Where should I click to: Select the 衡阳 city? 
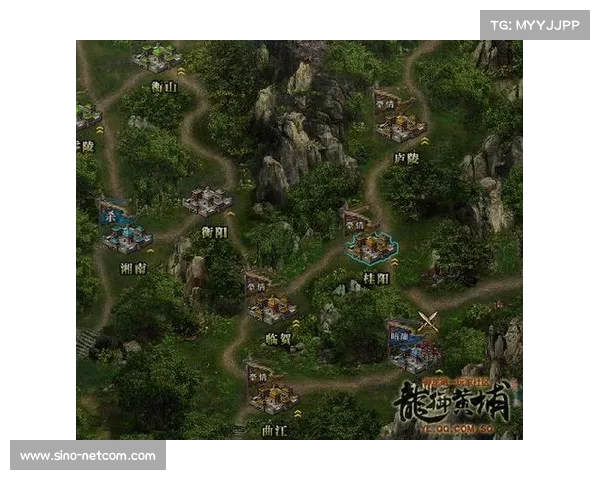(x=208, y=202)
